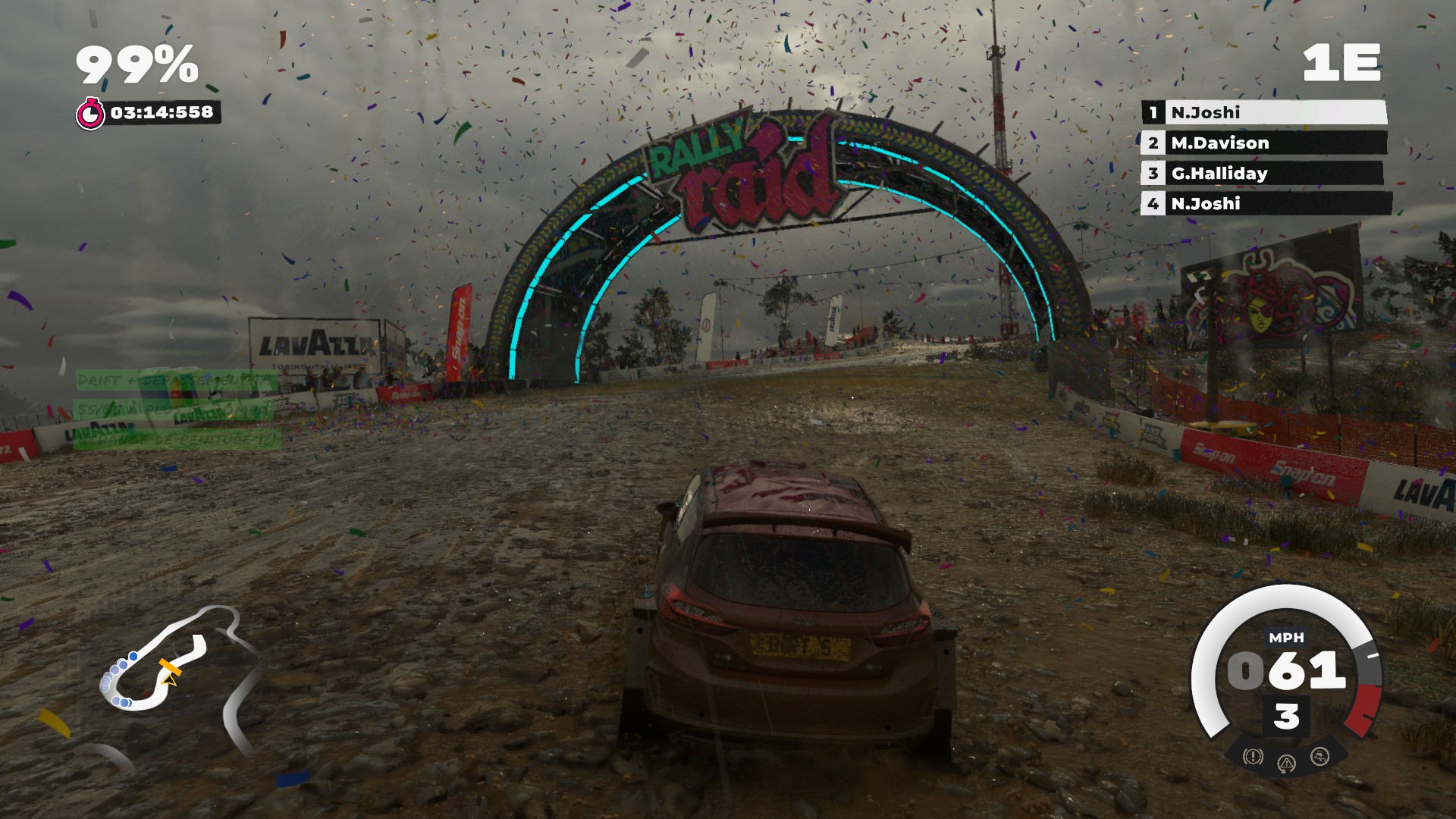Click the track layout minimap
1456x819 pixels.
(176, 666)
